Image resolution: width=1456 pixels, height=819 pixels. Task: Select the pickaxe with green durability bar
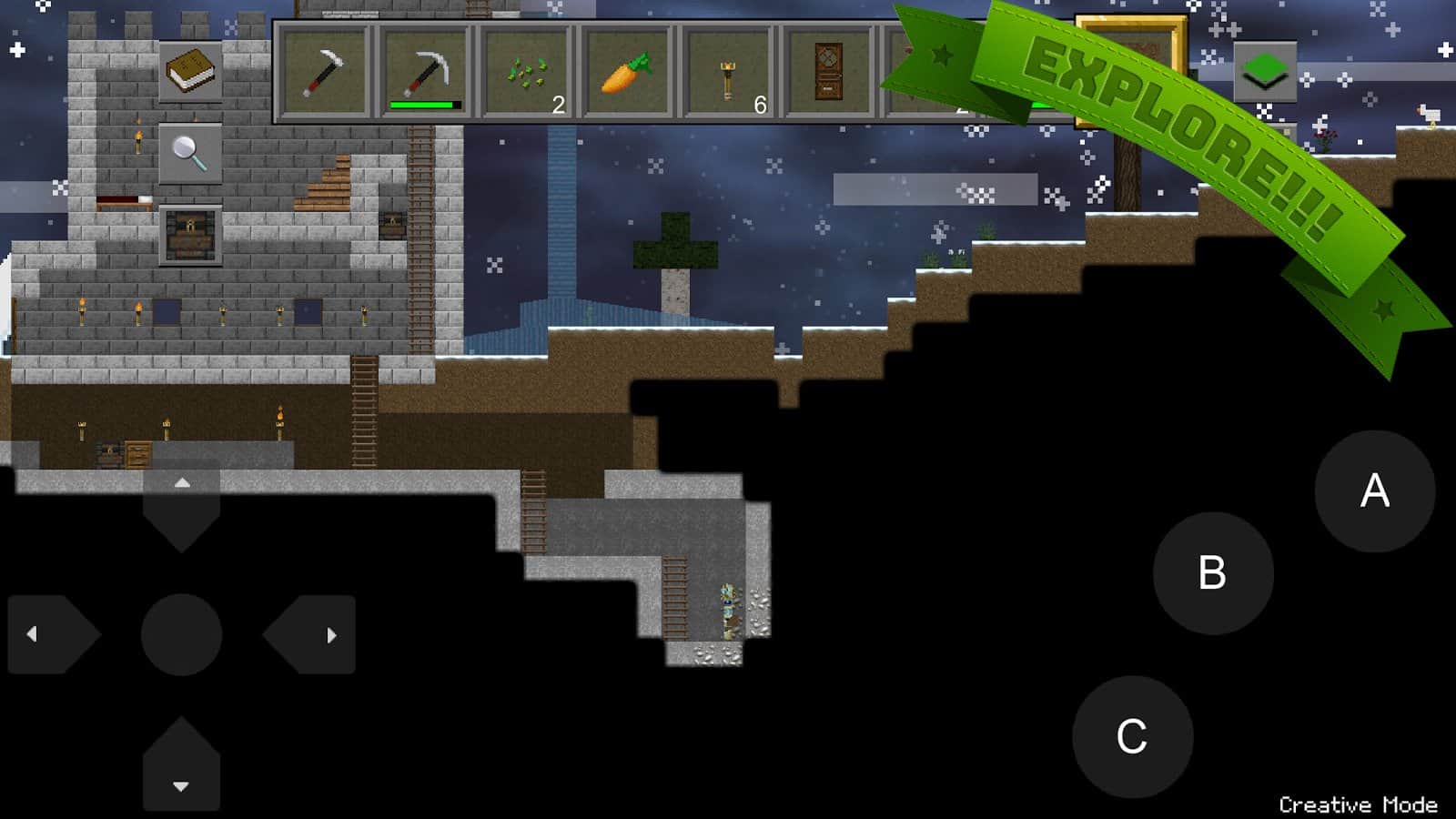[x=424, y=73]
